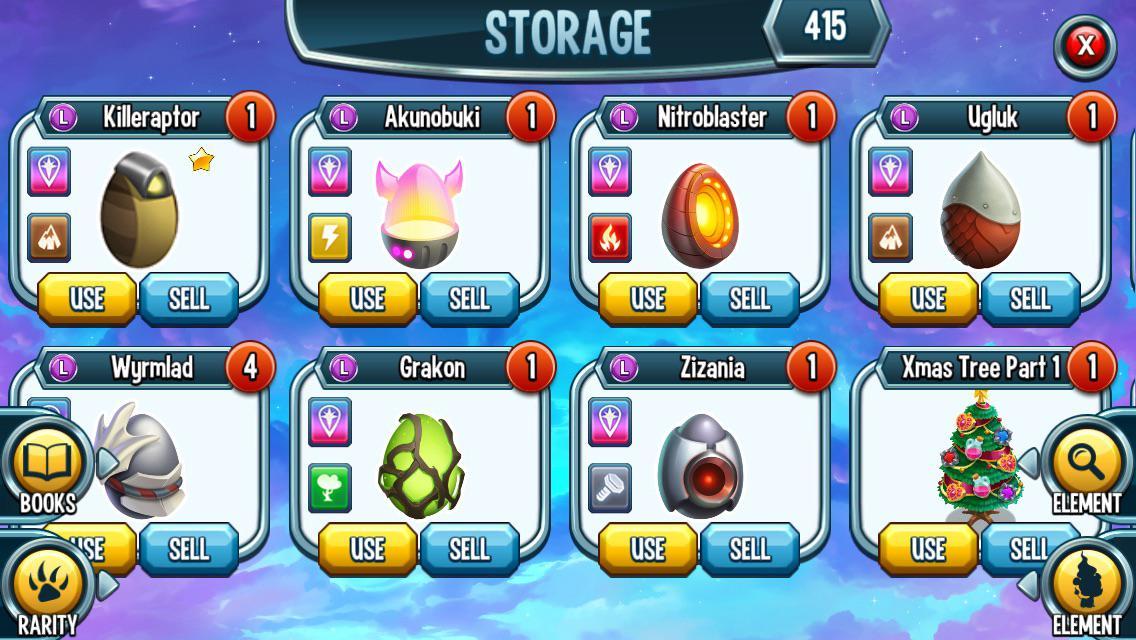Sell the Ugluk egg

[1029, 298]
